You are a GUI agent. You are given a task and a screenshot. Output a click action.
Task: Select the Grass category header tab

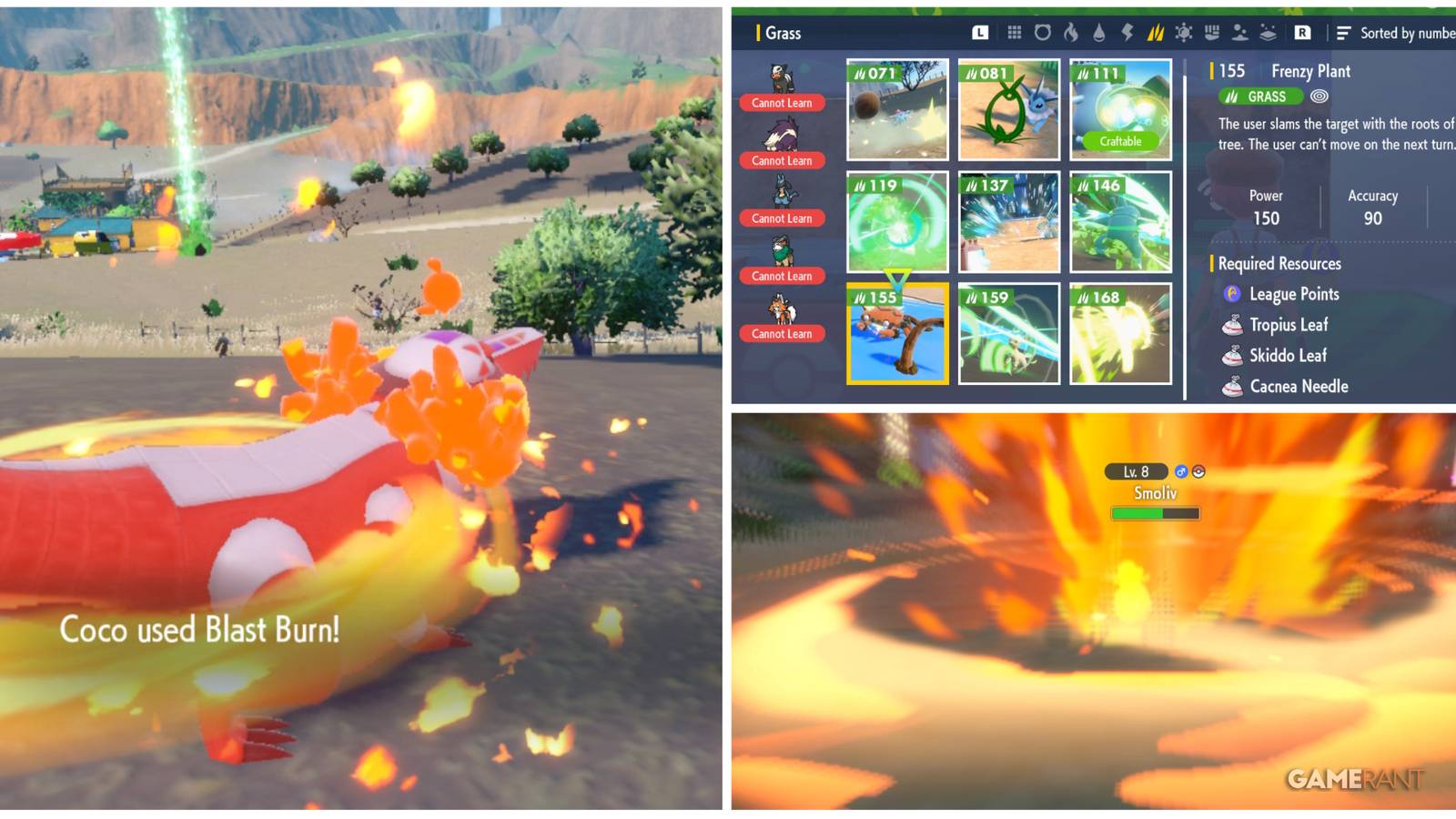[783, 33]
